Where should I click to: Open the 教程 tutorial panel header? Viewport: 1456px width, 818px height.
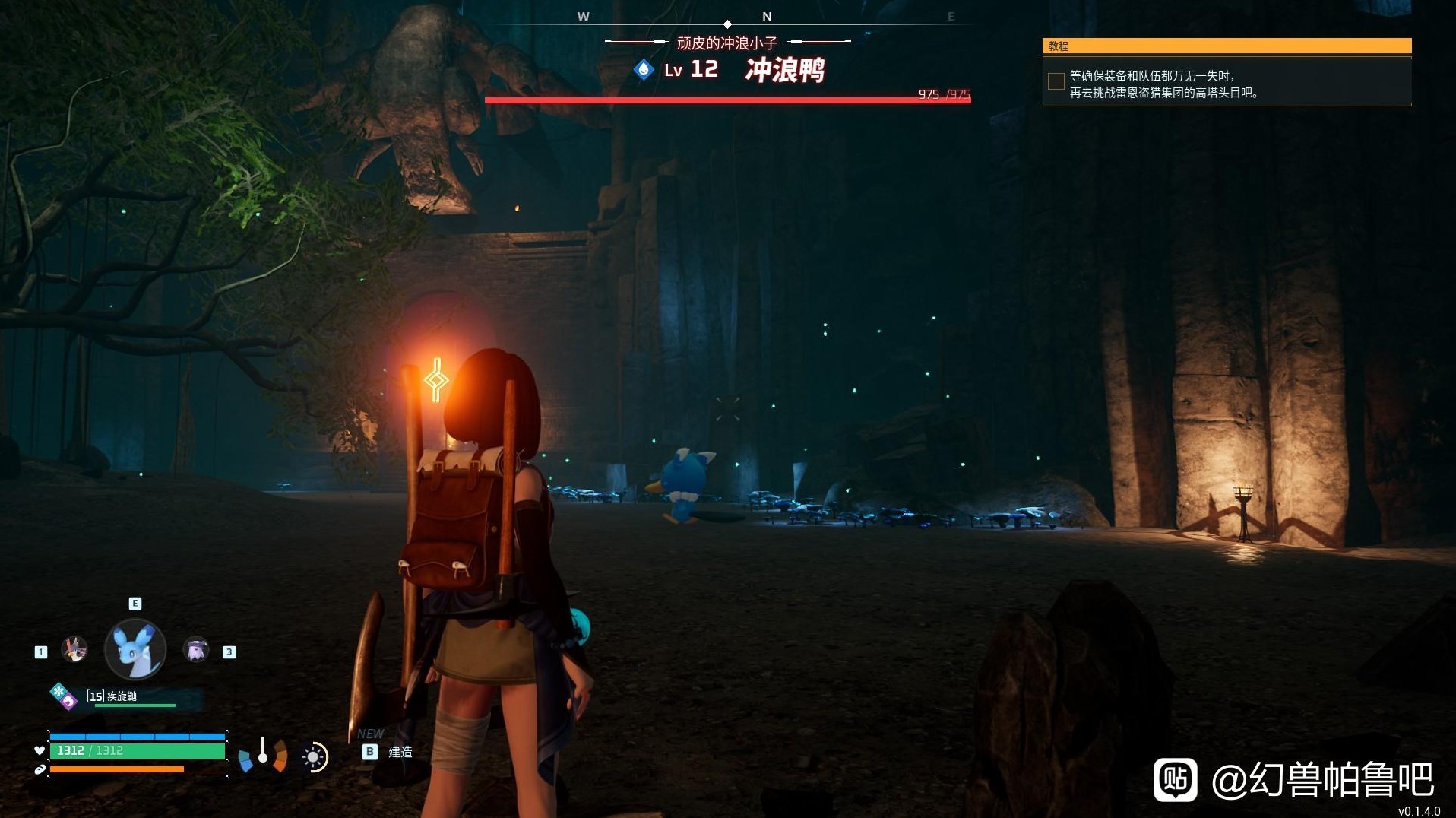tap(1226, 46)
